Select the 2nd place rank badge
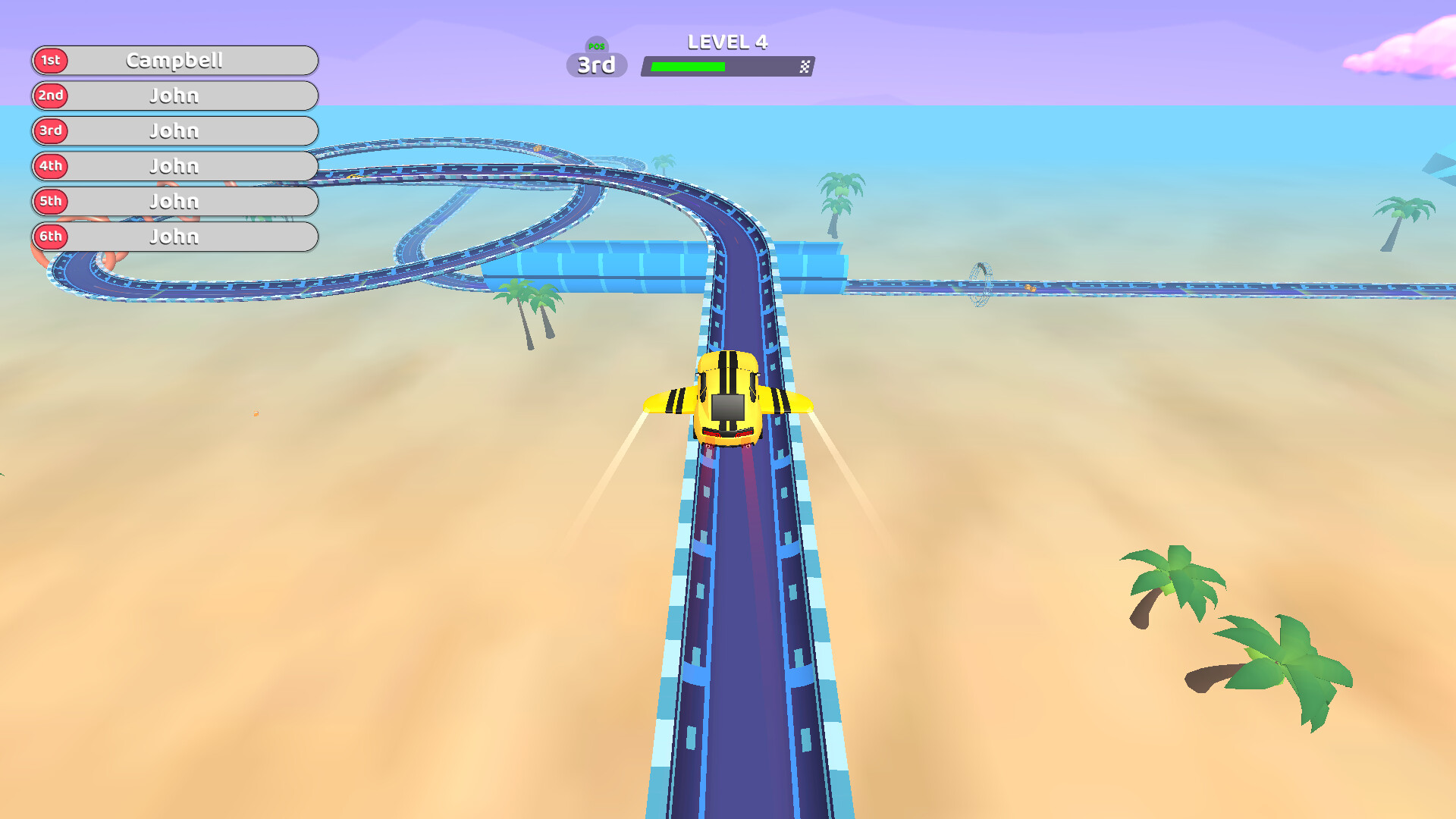This screenshot has height=819, width=1456. tap(50, 96)
